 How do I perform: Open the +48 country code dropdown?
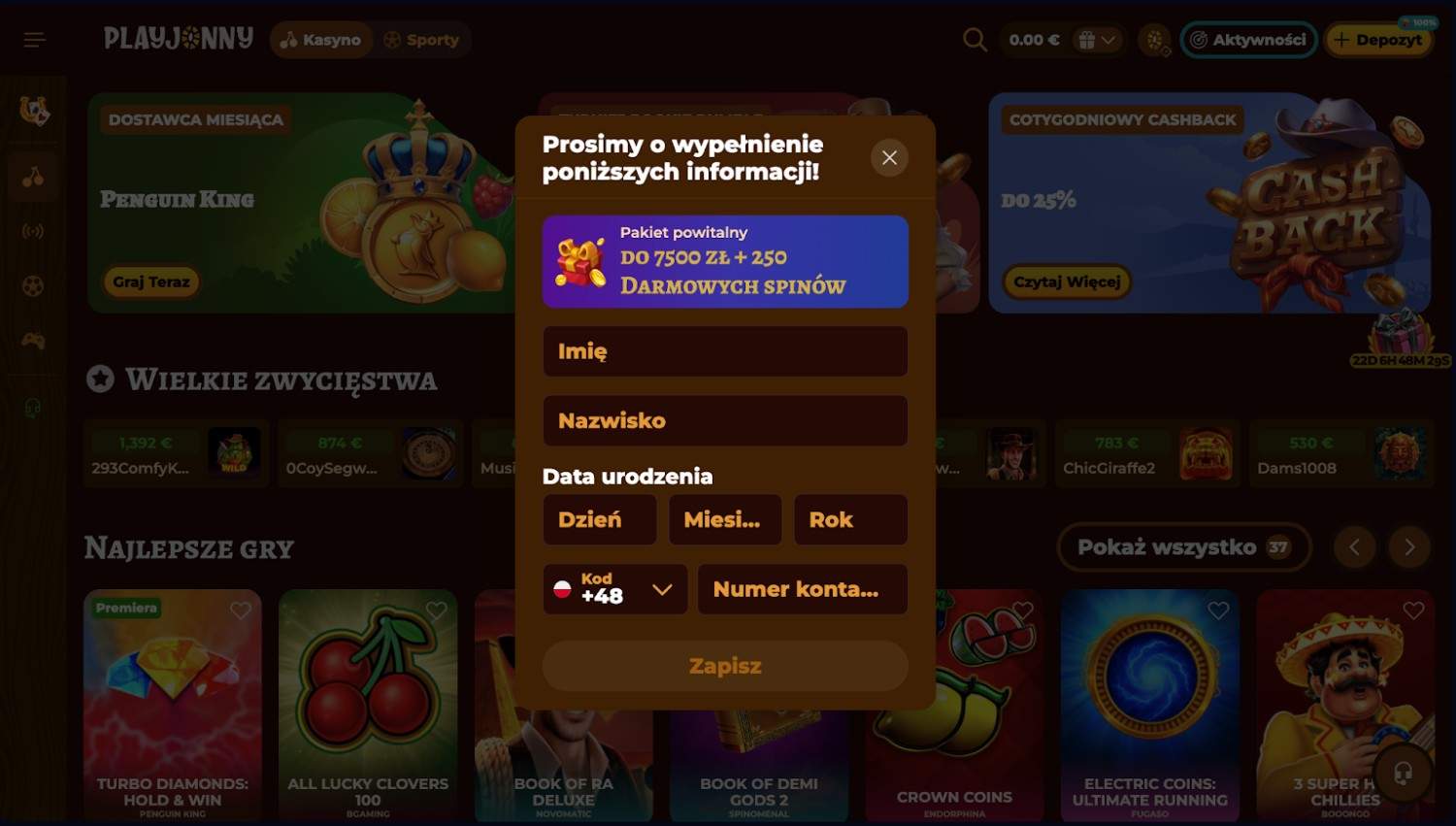(614, 589)
